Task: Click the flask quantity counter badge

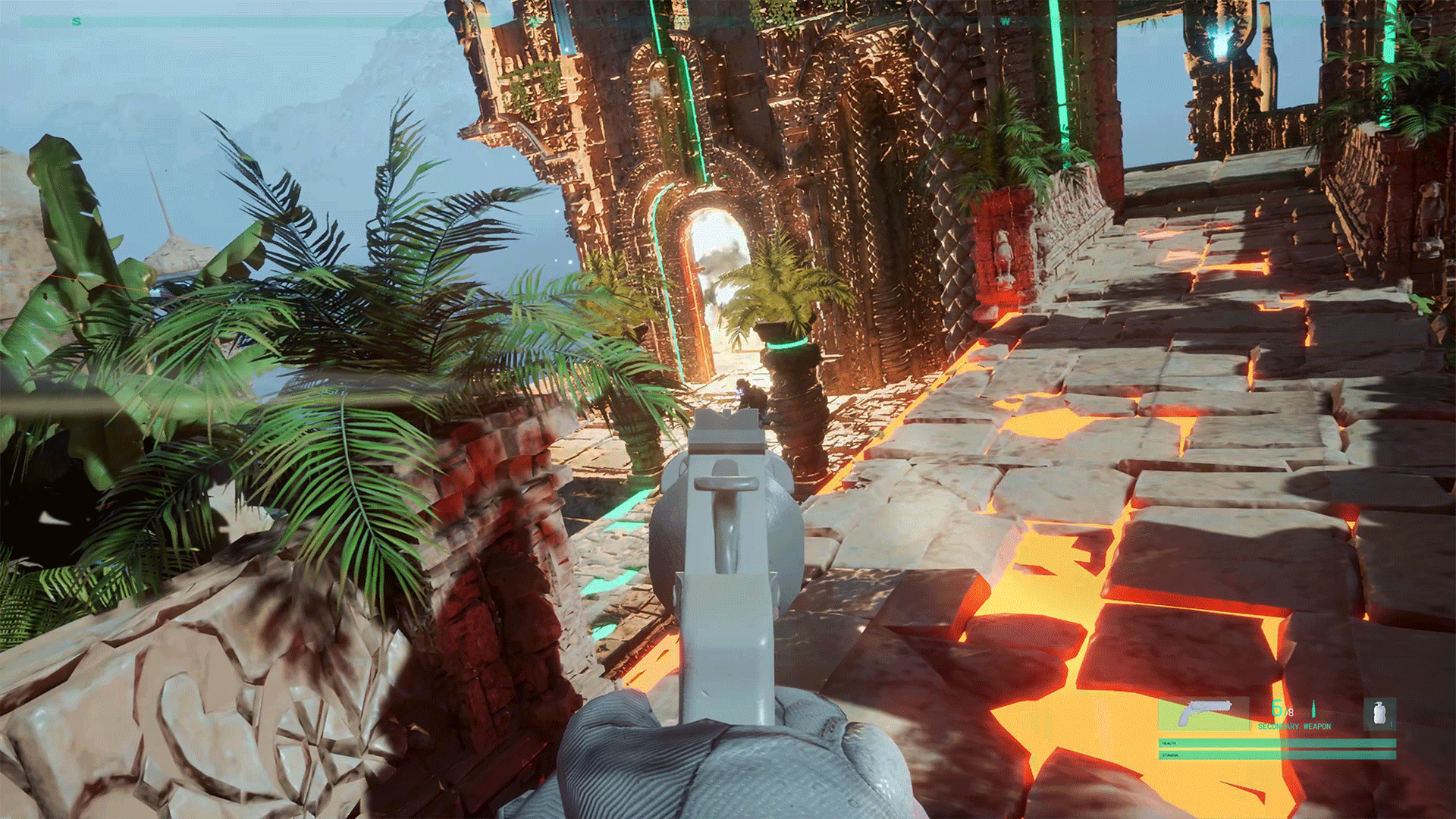Action: 1392,725
